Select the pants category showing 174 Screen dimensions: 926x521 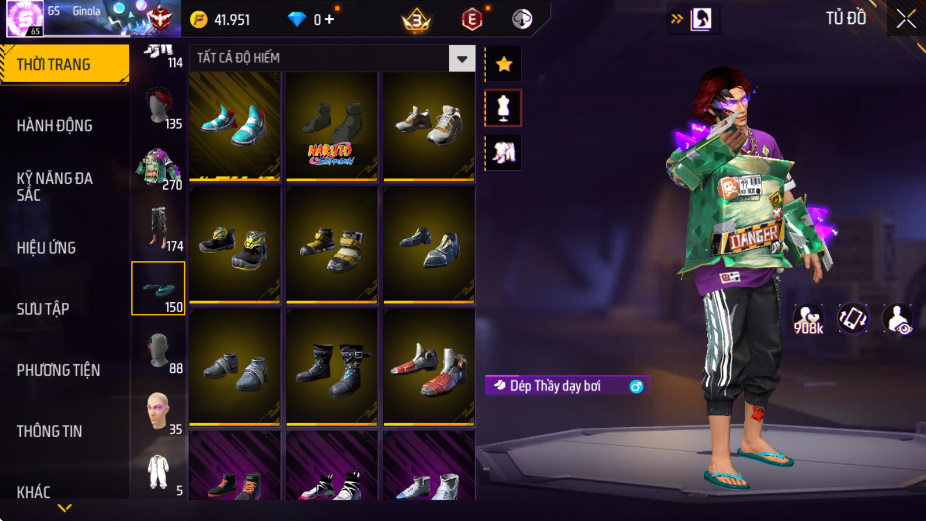(158, 229)
